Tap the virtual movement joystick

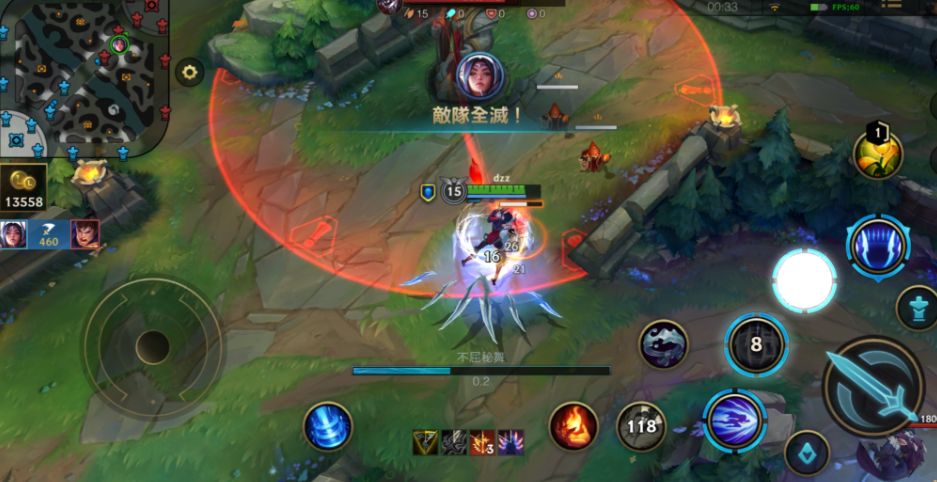[x=152, y=347]
